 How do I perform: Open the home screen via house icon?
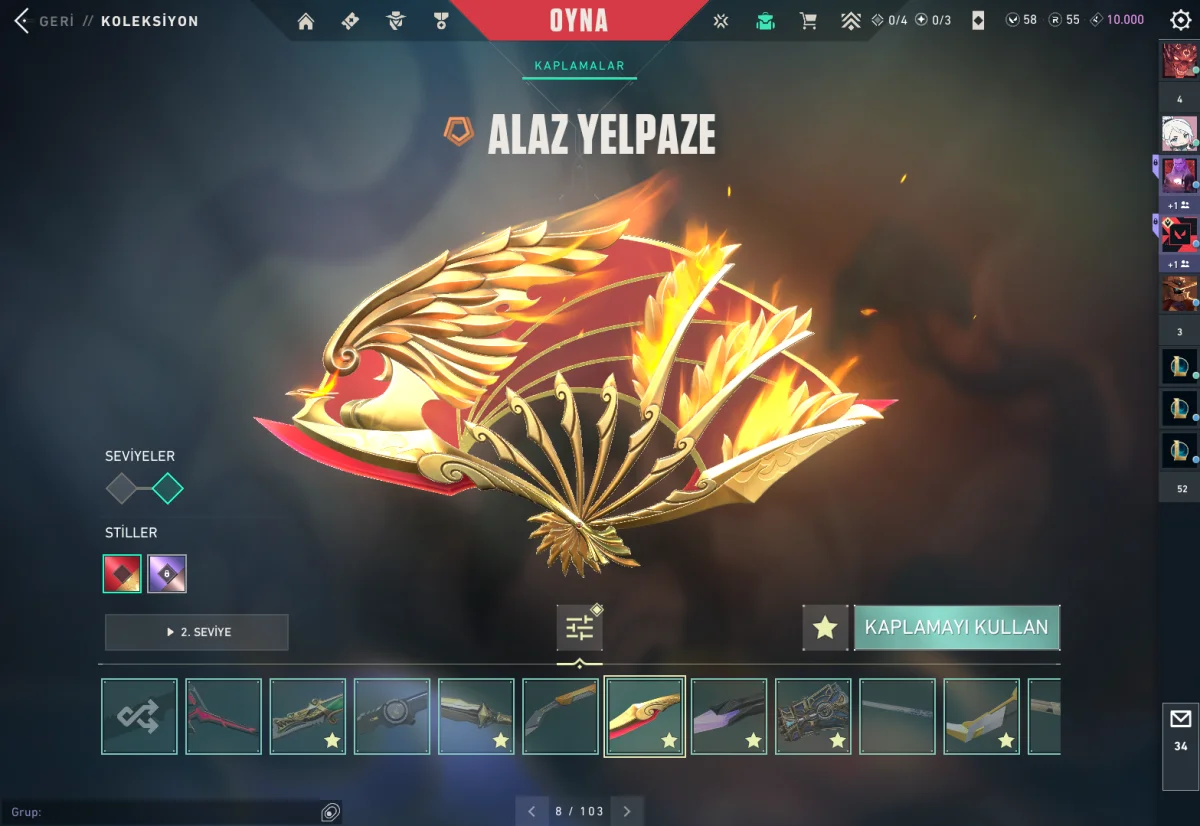click(306, 21)
